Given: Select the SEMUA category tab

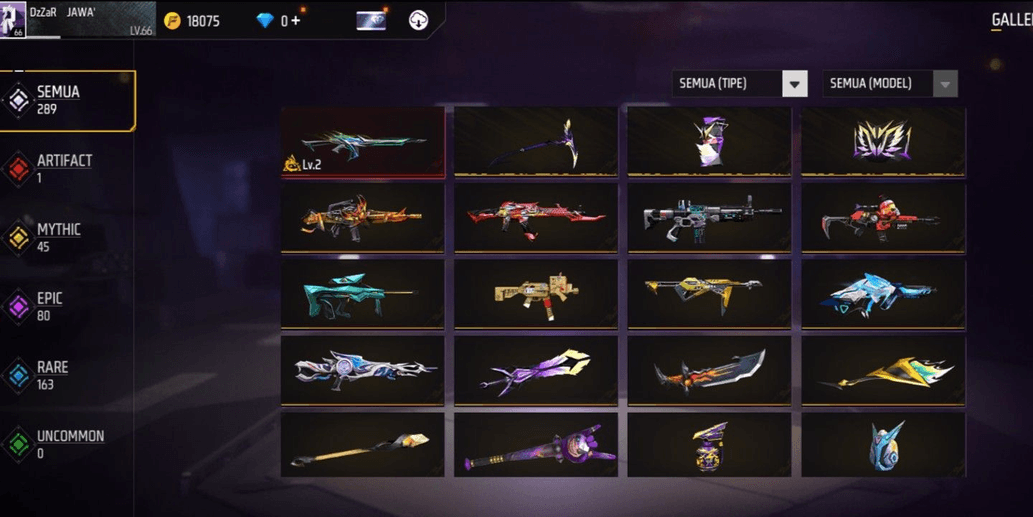Looking at the screenshot, I should pyautogui.click(x=68, y=100).
